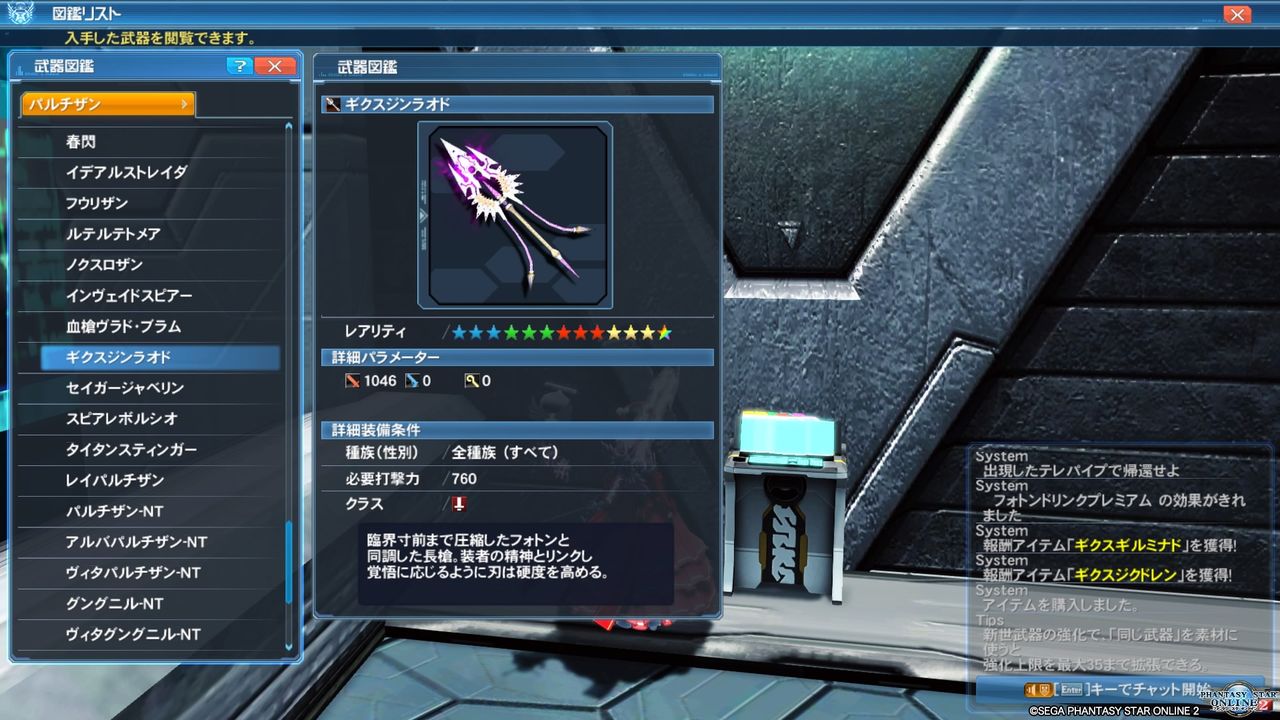
Task: Click the Gix Zinlaode weapon thumbnail
Action: pos(514,213)
